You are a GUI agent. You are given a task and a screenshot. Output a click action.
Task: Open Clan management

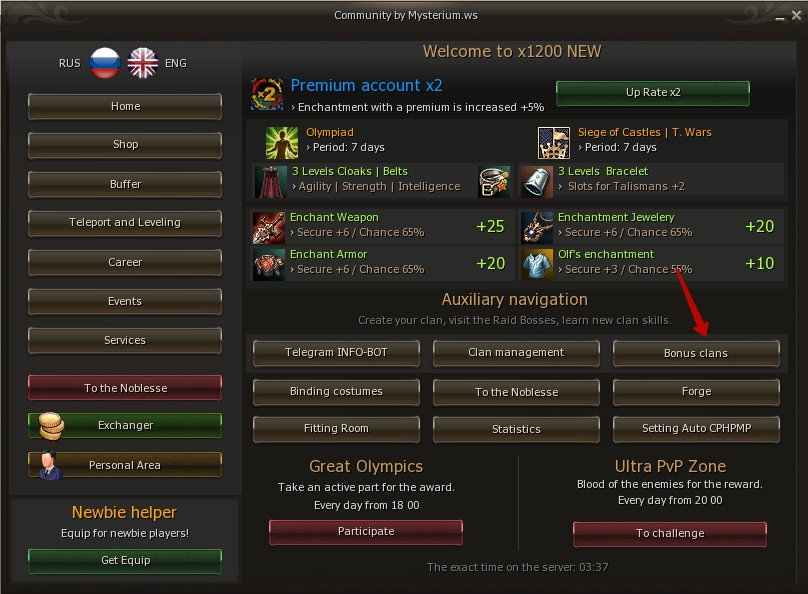(x=516, y=353)
